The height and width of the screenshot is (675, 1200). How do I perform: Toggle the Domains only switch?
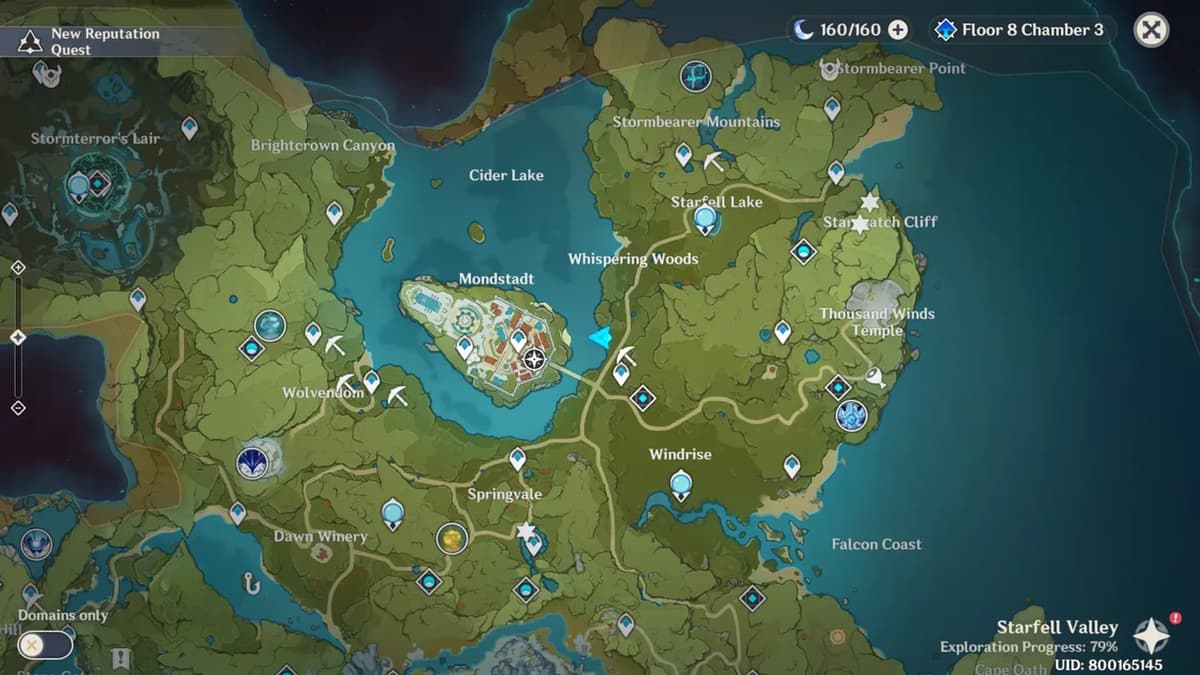point(45,645)
